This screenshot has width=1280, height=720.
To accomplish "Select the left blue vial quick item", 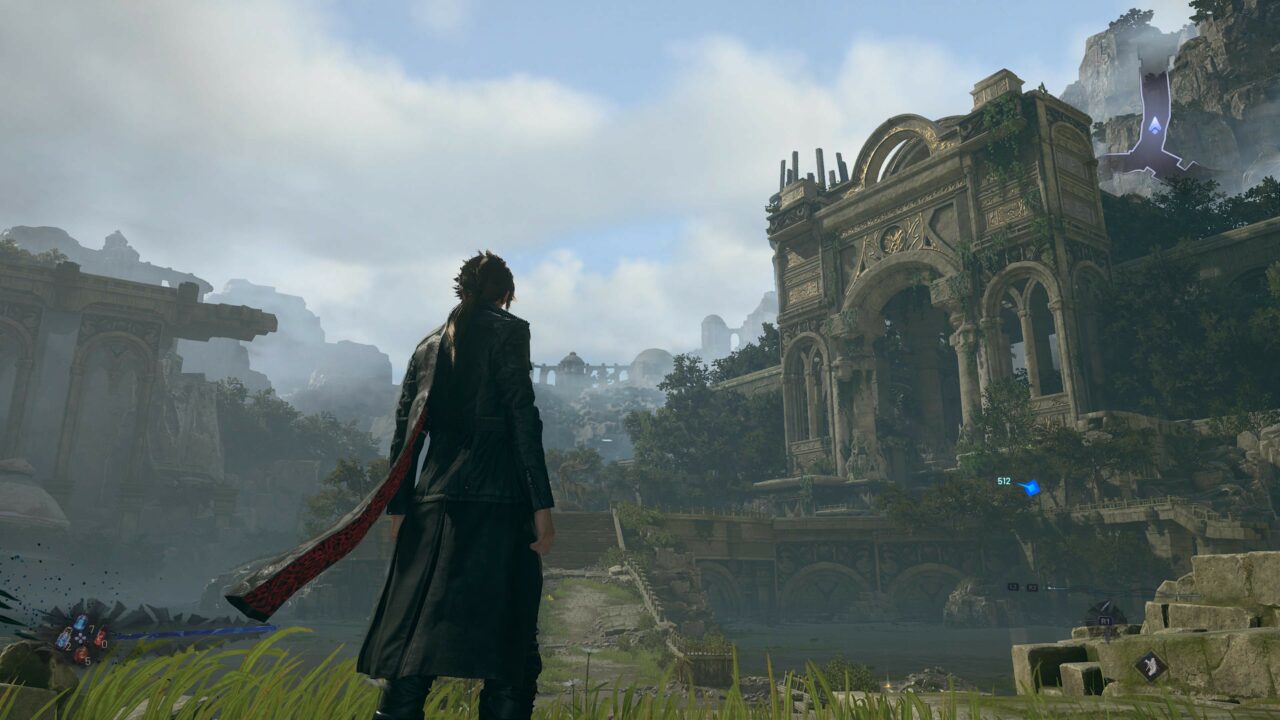I will tap(63, 637).
